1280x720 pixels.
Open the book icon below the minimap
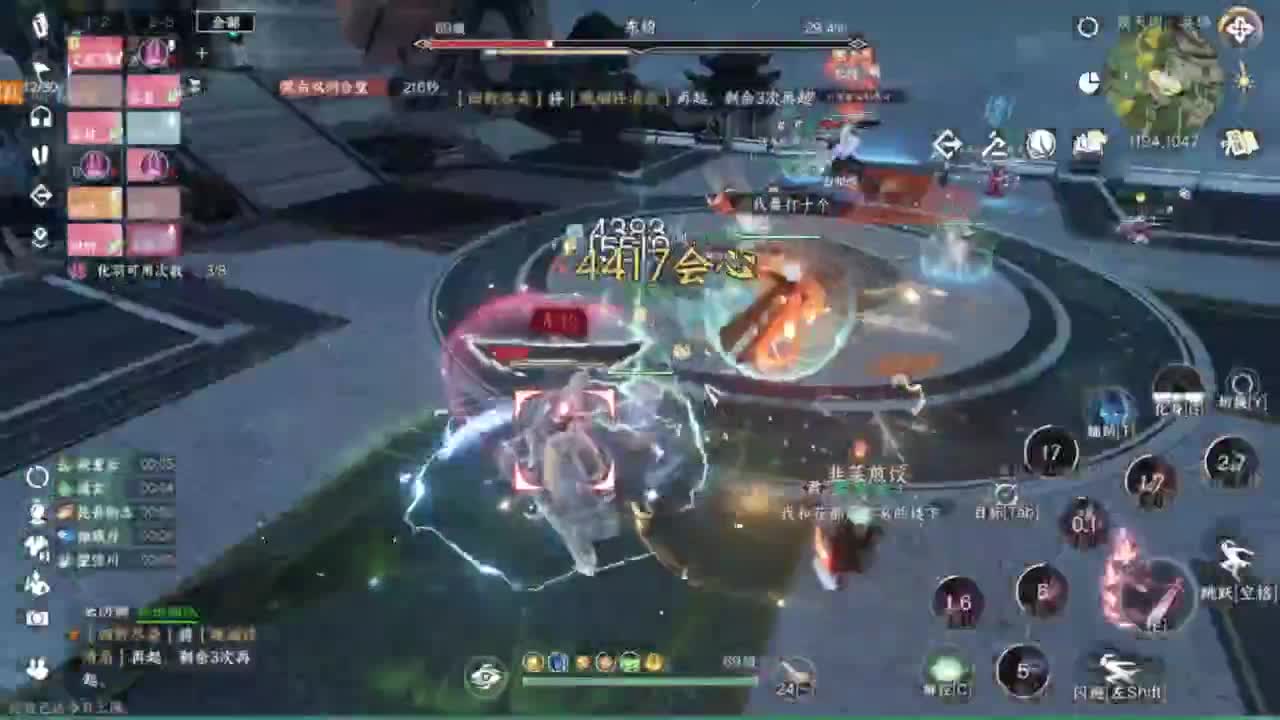coord(1236,145)
